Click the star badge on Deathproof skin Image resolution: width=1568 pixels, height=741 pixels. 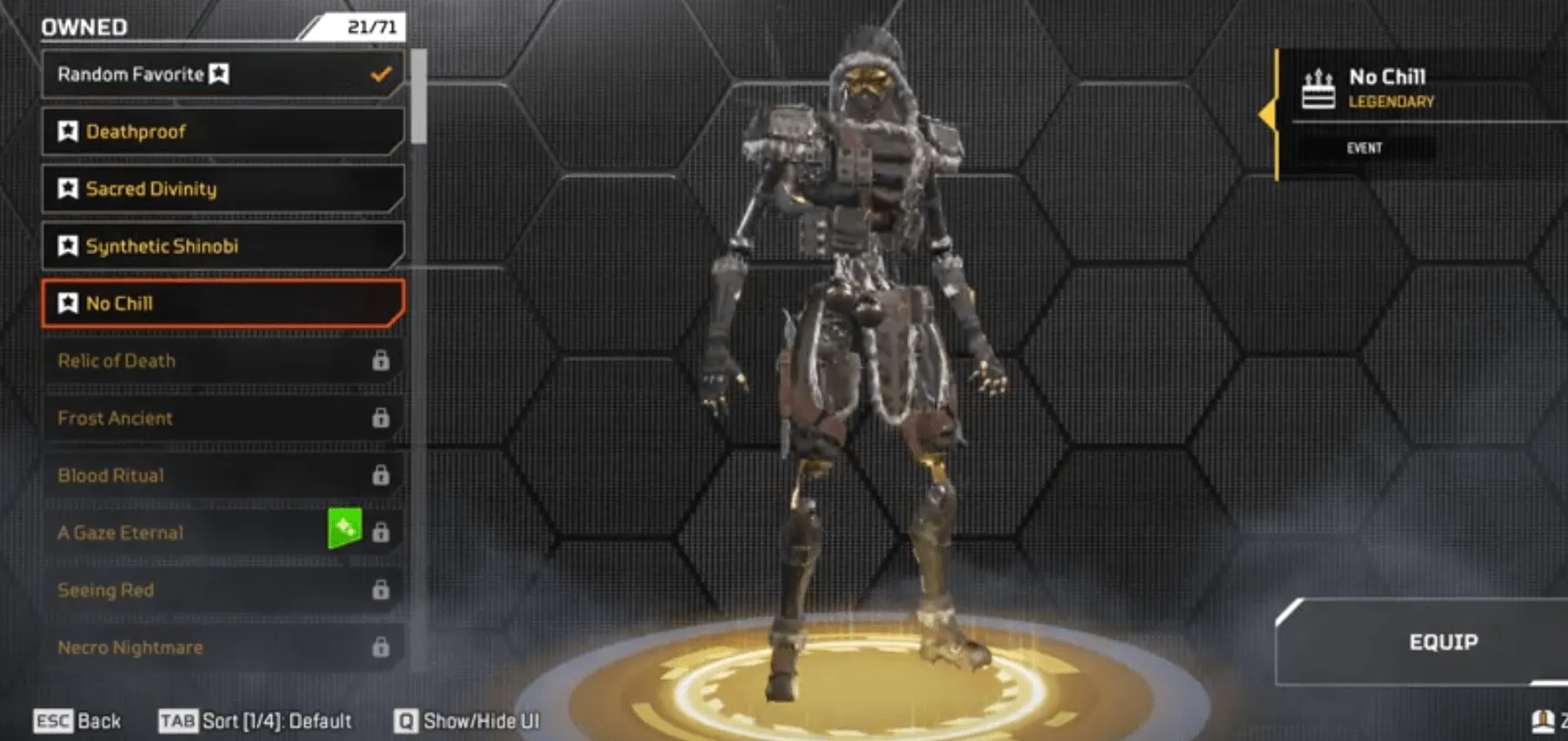pos(68,132)
